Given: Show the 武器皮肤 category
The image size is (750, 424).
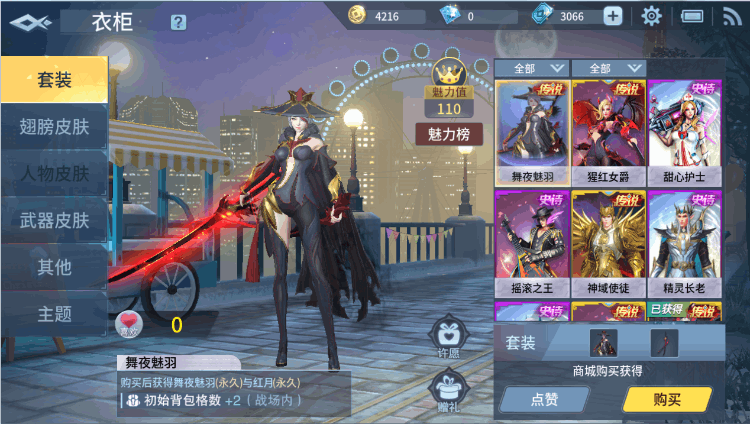Looking at the screenshot, I should (x=54, y=221).
